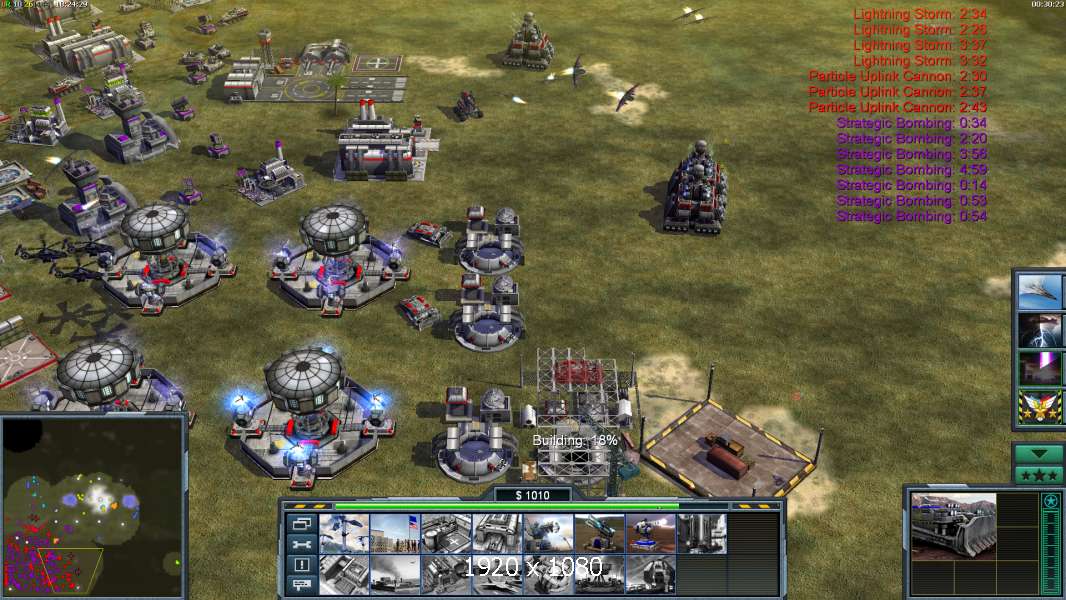Click the wrench button on the command bar
Viewport: 1066px width, 600px height.
click(301, 544)
